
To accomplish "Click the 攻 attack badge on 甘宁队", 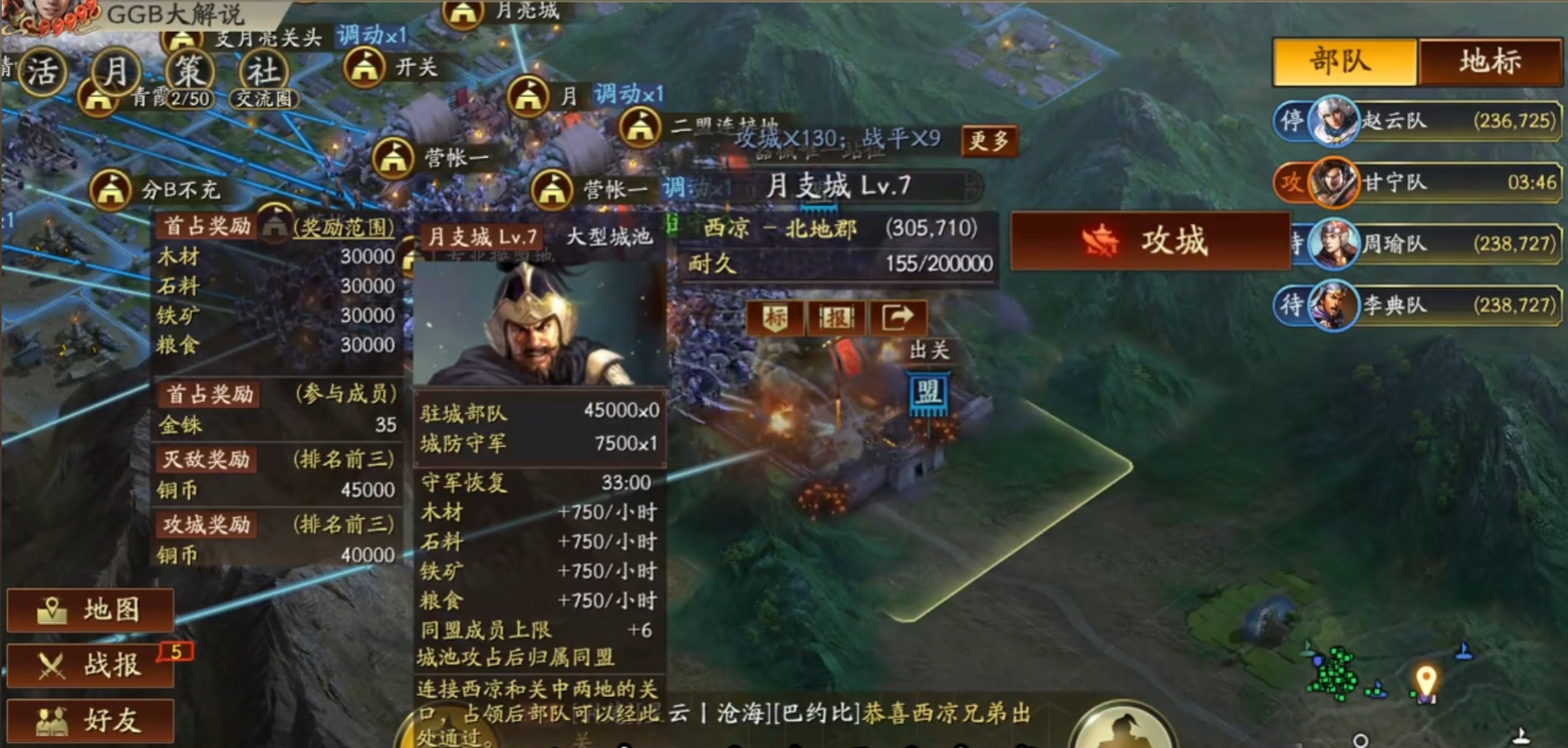I will (1291, 184).
